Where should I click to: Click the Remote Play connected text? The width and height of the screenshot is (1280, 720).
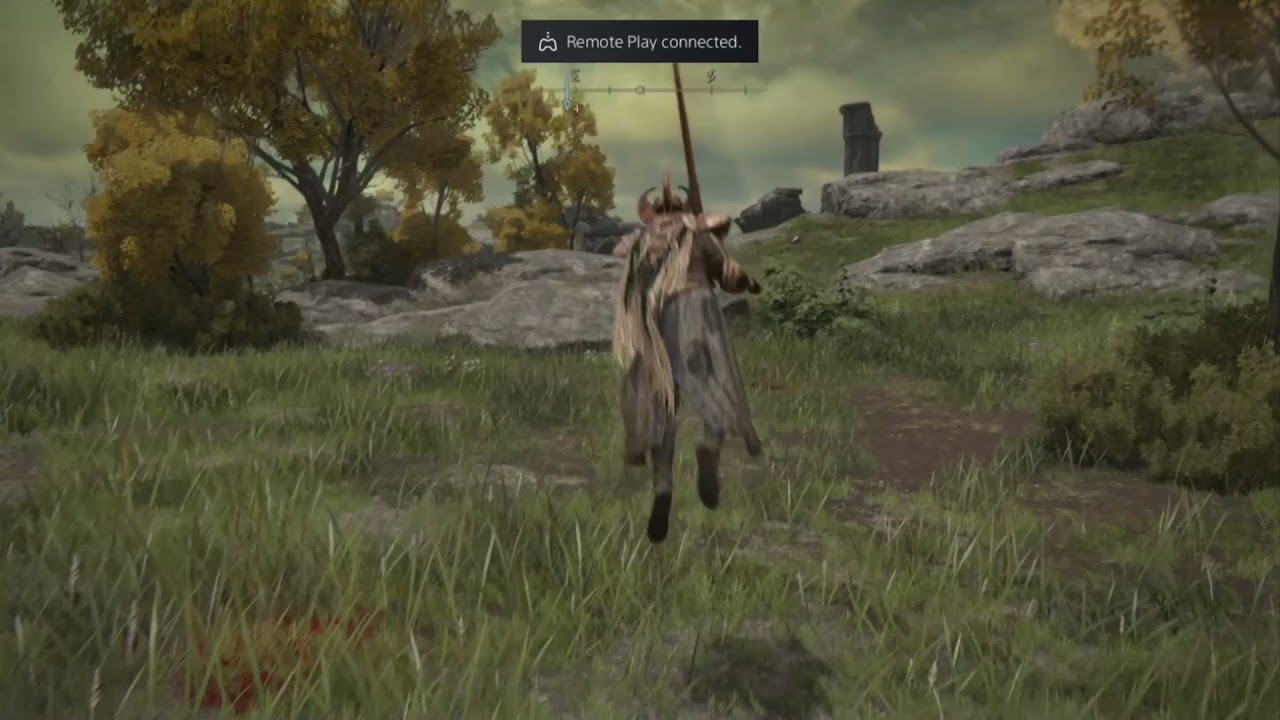click(x=653, y=42)
